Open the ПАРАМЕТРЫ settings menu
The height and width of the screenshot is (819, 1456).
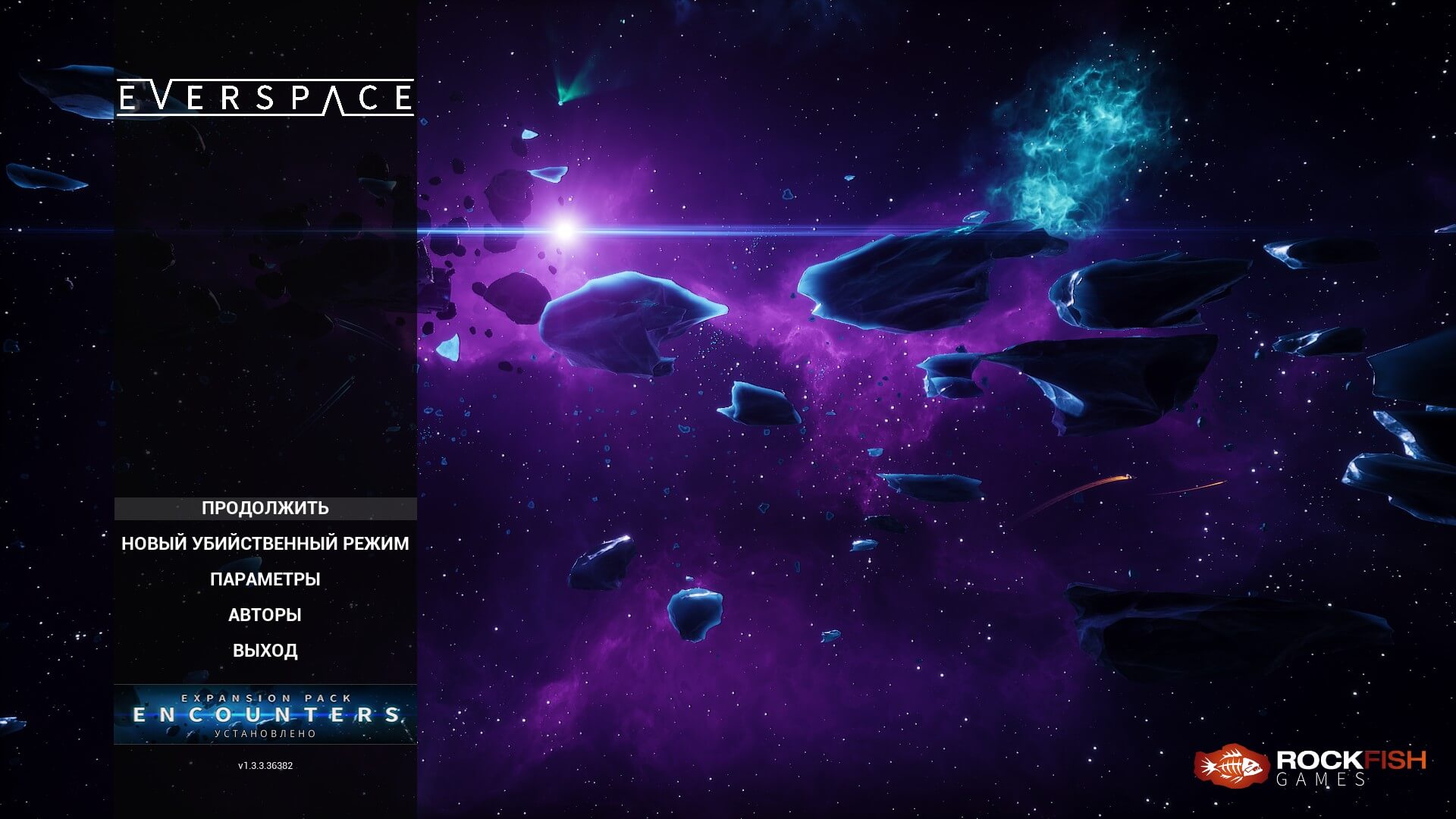pyautogui.click(x=265, y=579)
